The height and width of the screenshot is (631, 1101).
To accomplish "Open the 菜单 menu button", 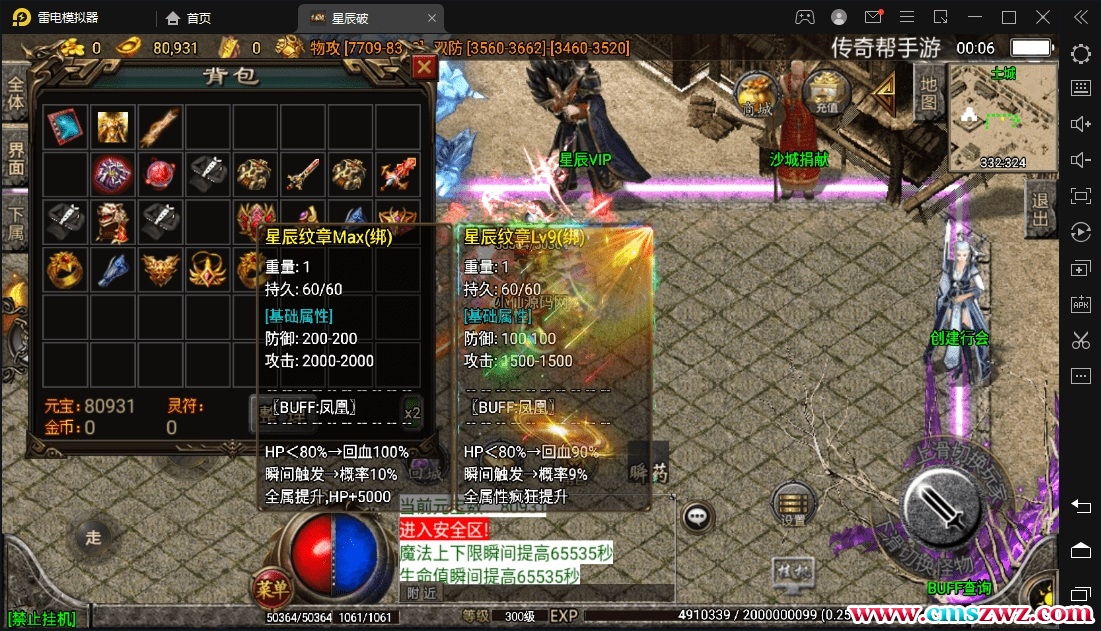I will (270, 583).
